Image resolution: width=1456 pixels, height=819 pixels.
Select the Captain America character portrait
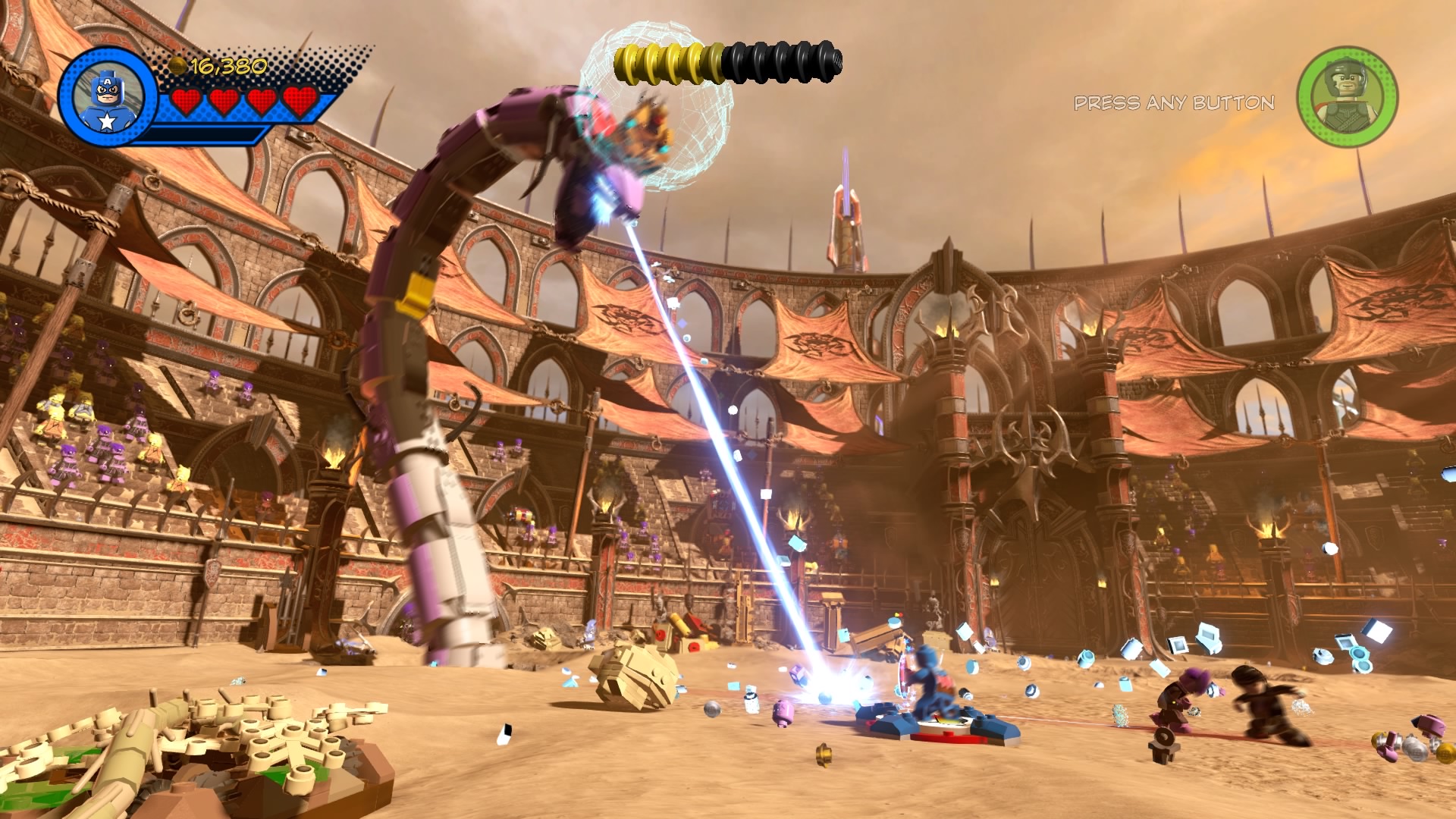107,96
